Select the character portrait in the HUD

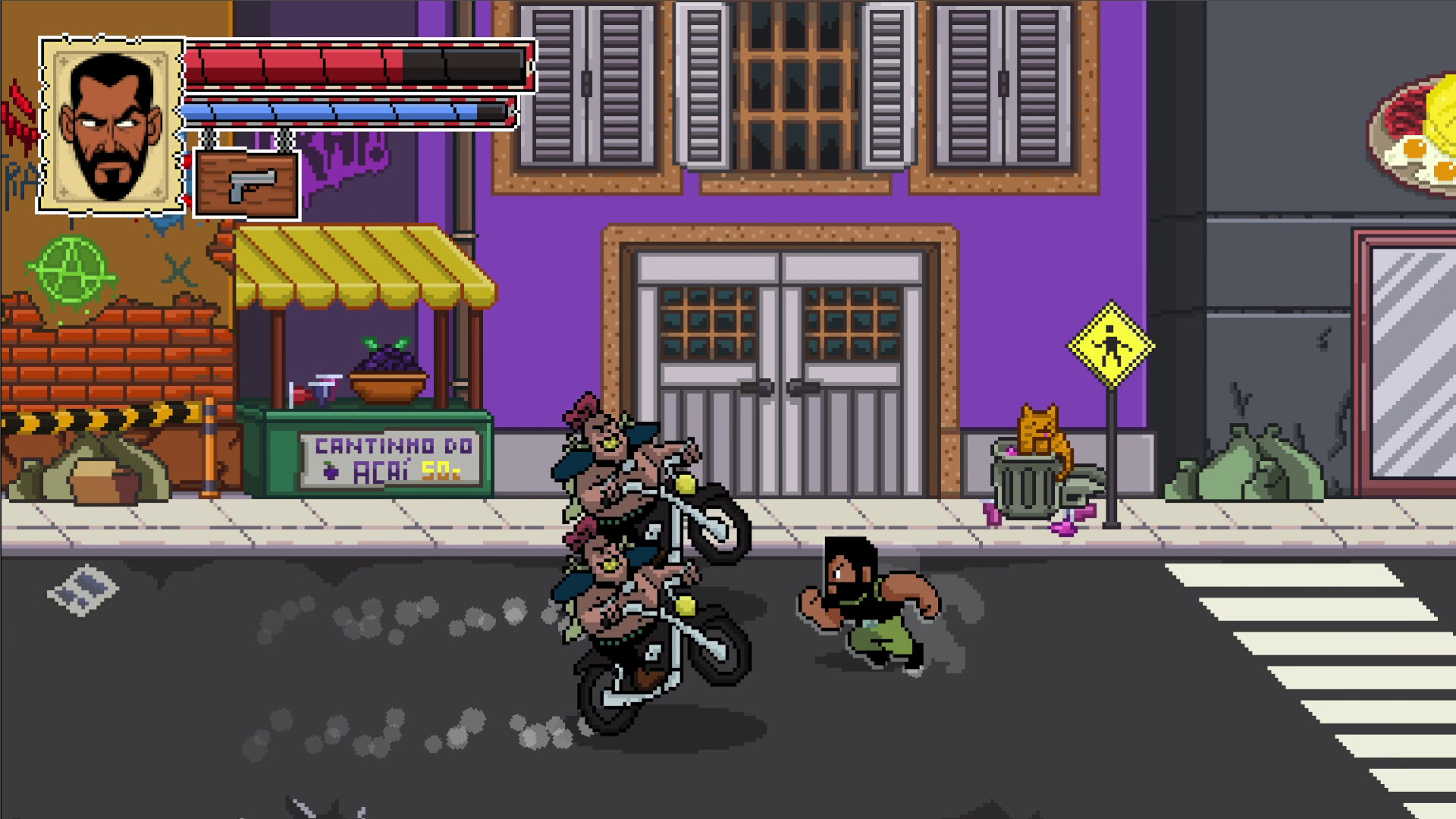[x=110, y=125]
